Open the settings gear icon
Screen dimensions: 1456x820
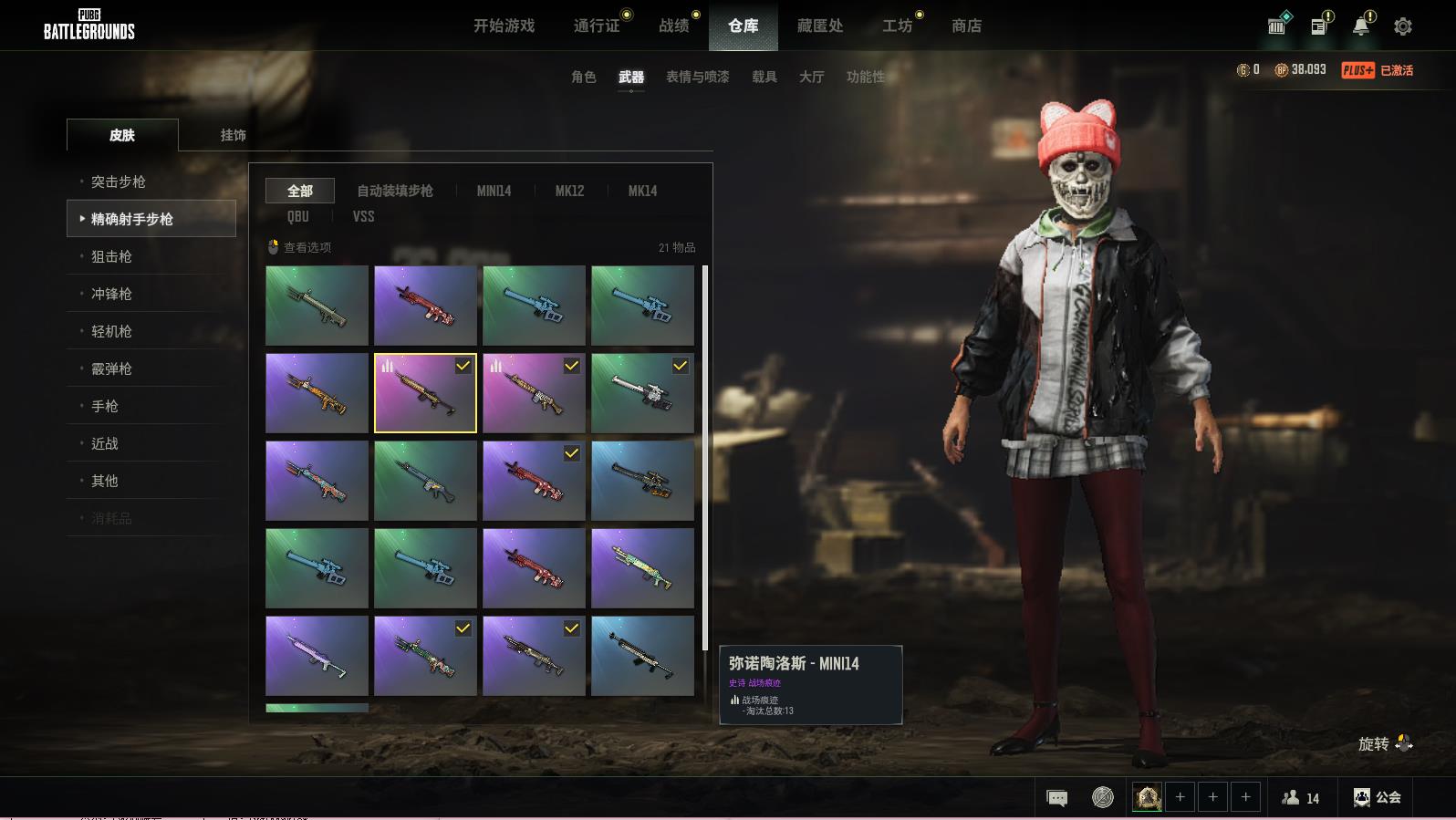[1402, 26]
